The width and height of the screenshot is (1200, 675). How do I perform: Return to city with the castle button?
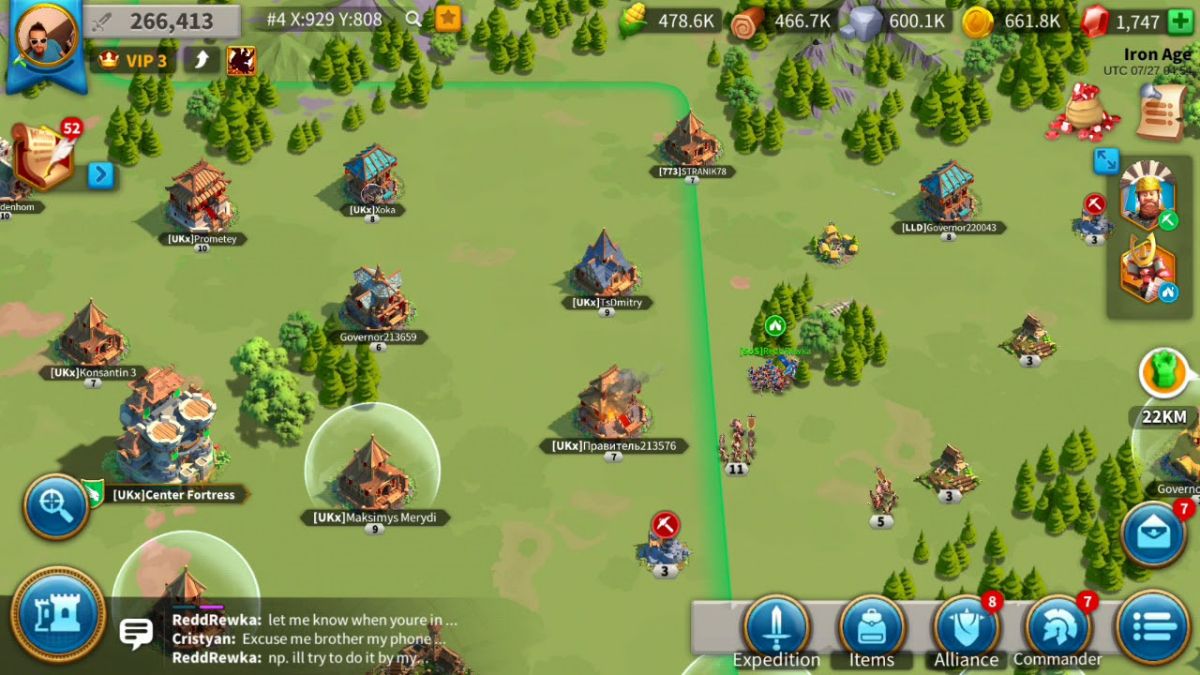[57, 613]
